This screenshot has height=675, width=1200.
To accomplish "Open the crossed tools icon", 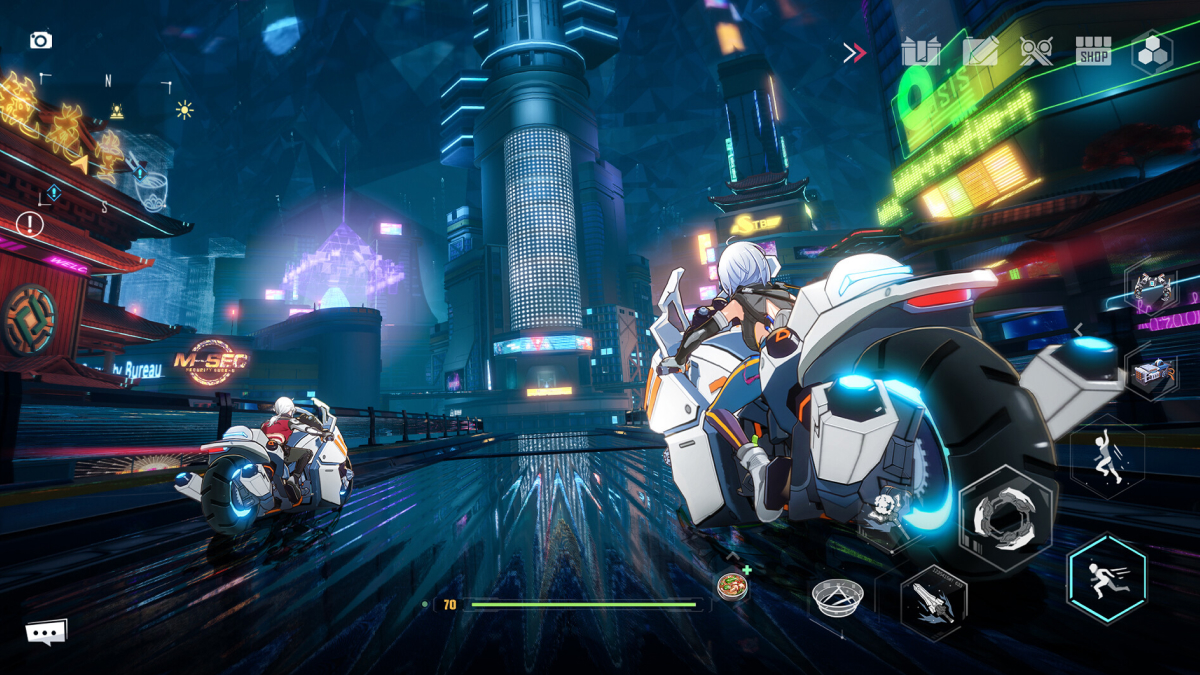I will (1036, 52).
